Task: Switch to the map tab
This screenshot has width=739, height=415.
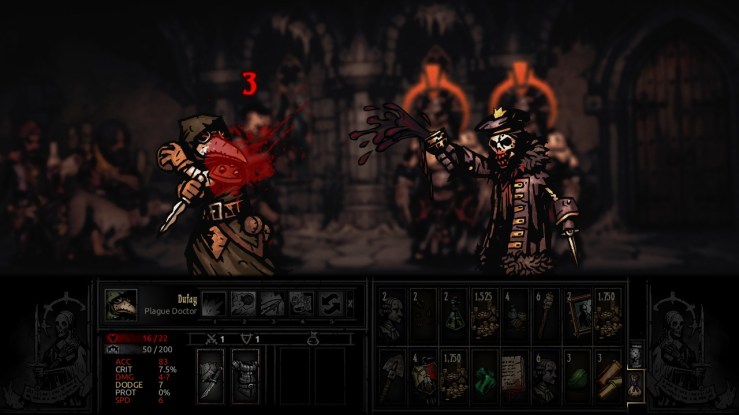Action: 635,356
